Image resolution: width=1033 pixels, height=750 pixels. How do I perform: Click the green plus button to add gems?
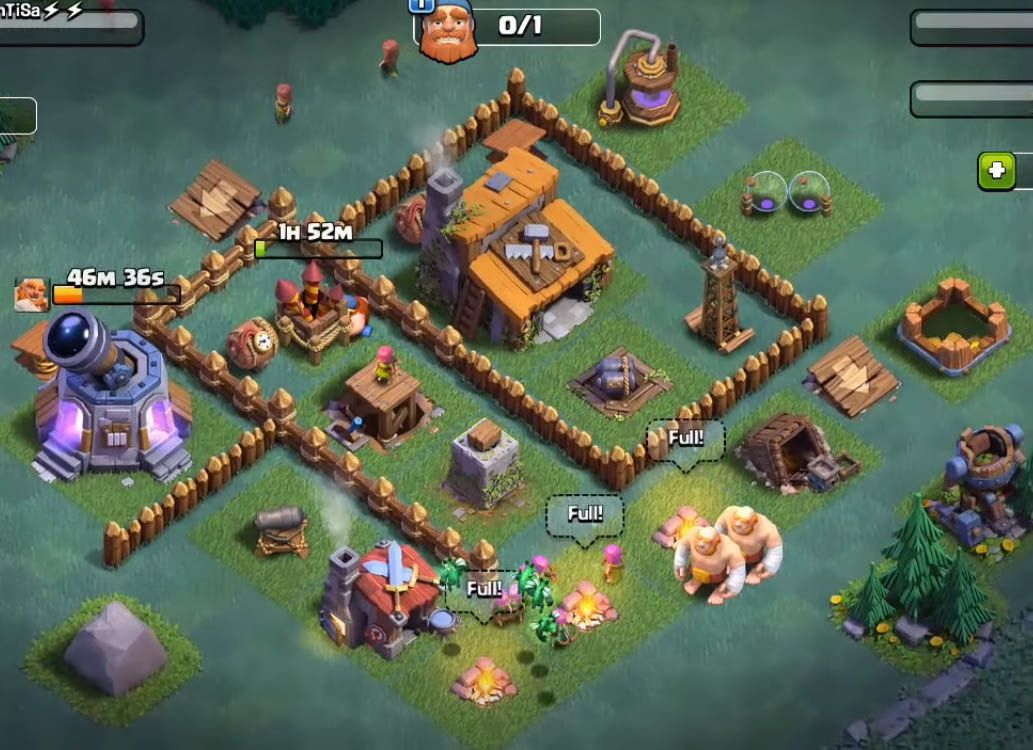[996, 171]
